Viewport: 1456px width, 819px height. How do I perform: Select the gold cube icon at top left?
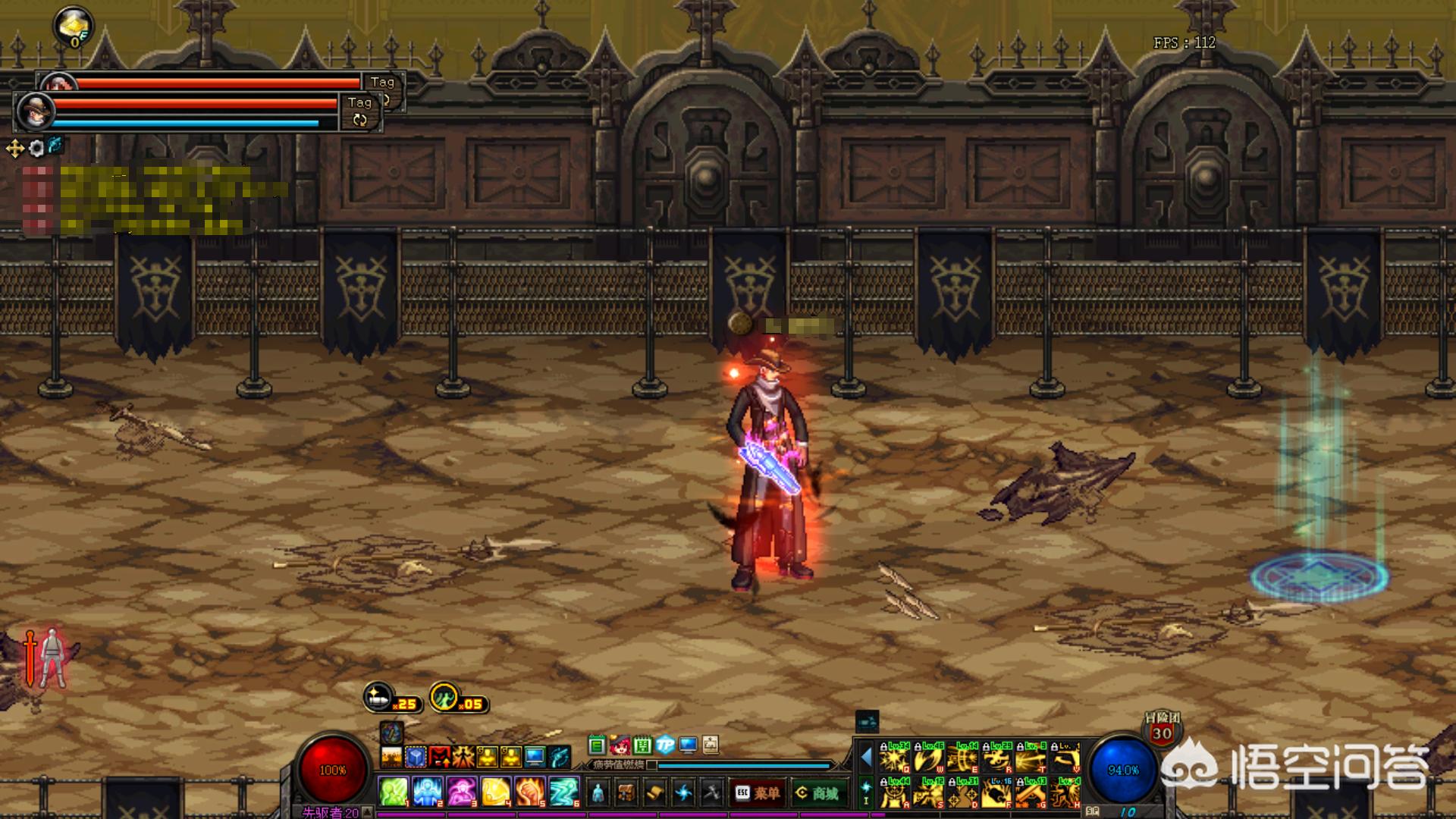[x=74, y=27]
